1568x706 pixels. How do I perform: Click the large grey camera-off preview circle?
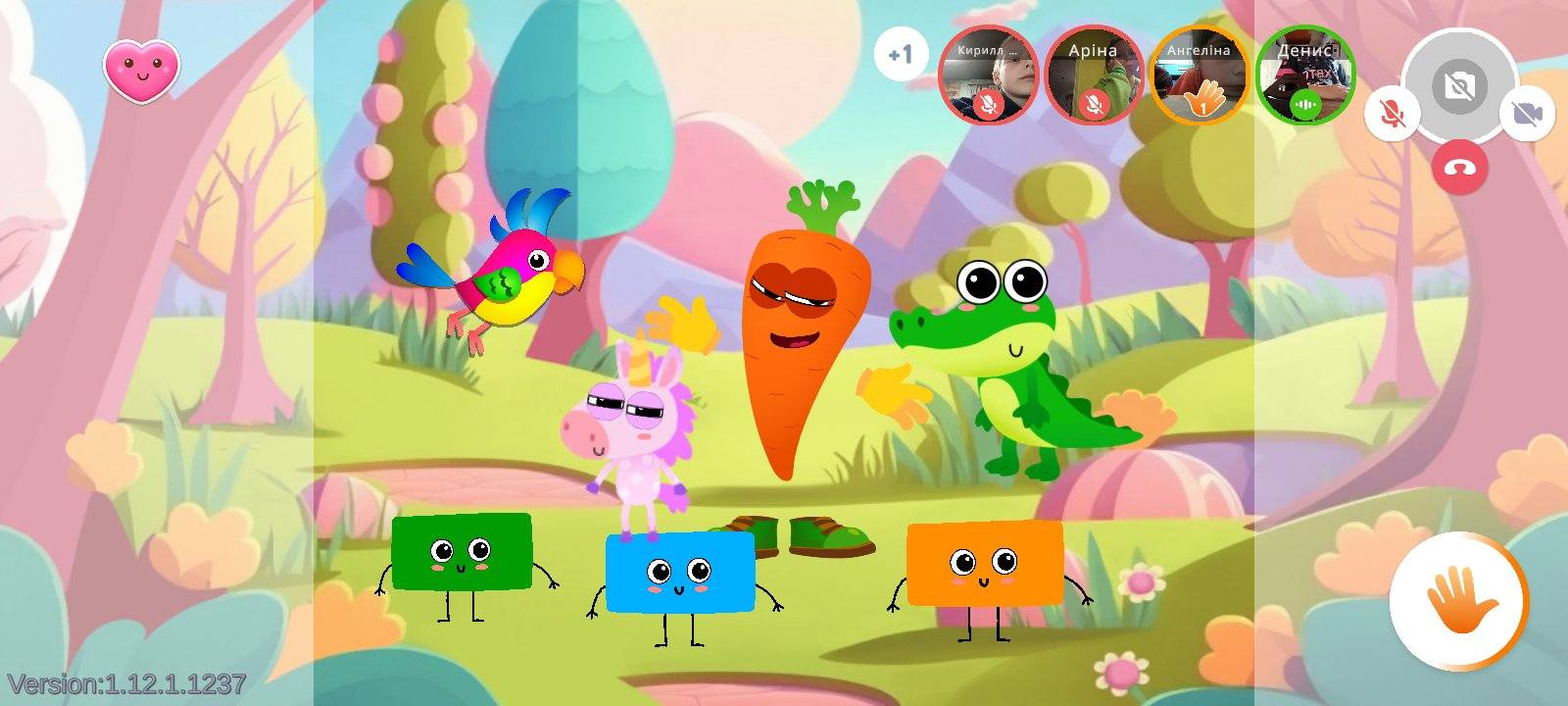pos(1459,85)
